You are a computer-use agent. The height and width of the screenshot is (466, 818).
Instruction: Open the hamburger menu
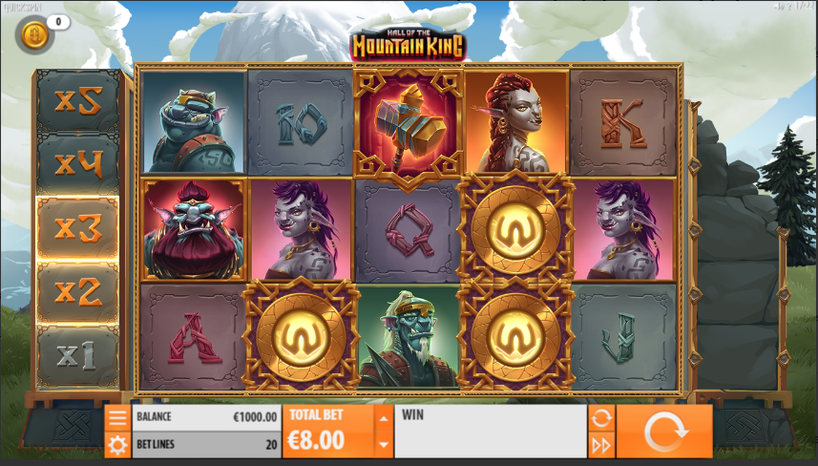[118, 418]
